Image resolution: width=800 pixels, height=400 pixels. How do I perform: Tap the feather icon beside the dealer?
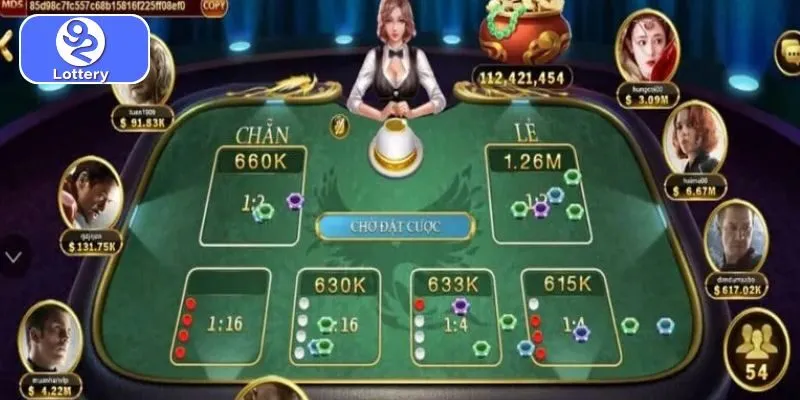pos(338,126)
